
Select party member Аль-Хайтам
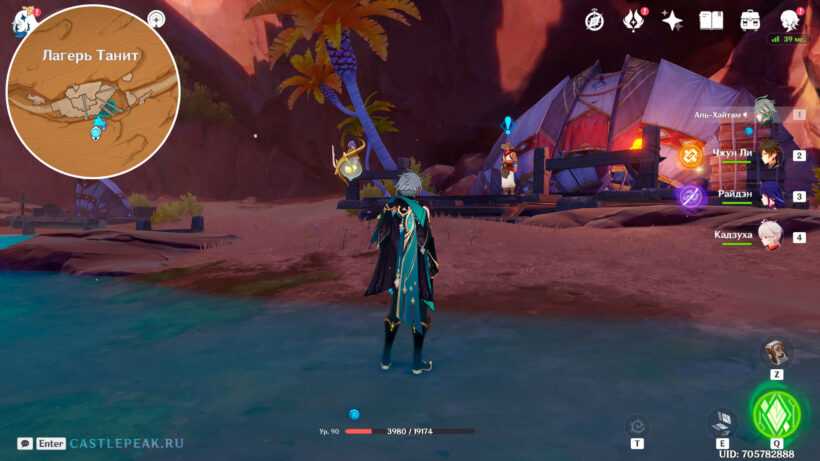(x=765, y=113)
